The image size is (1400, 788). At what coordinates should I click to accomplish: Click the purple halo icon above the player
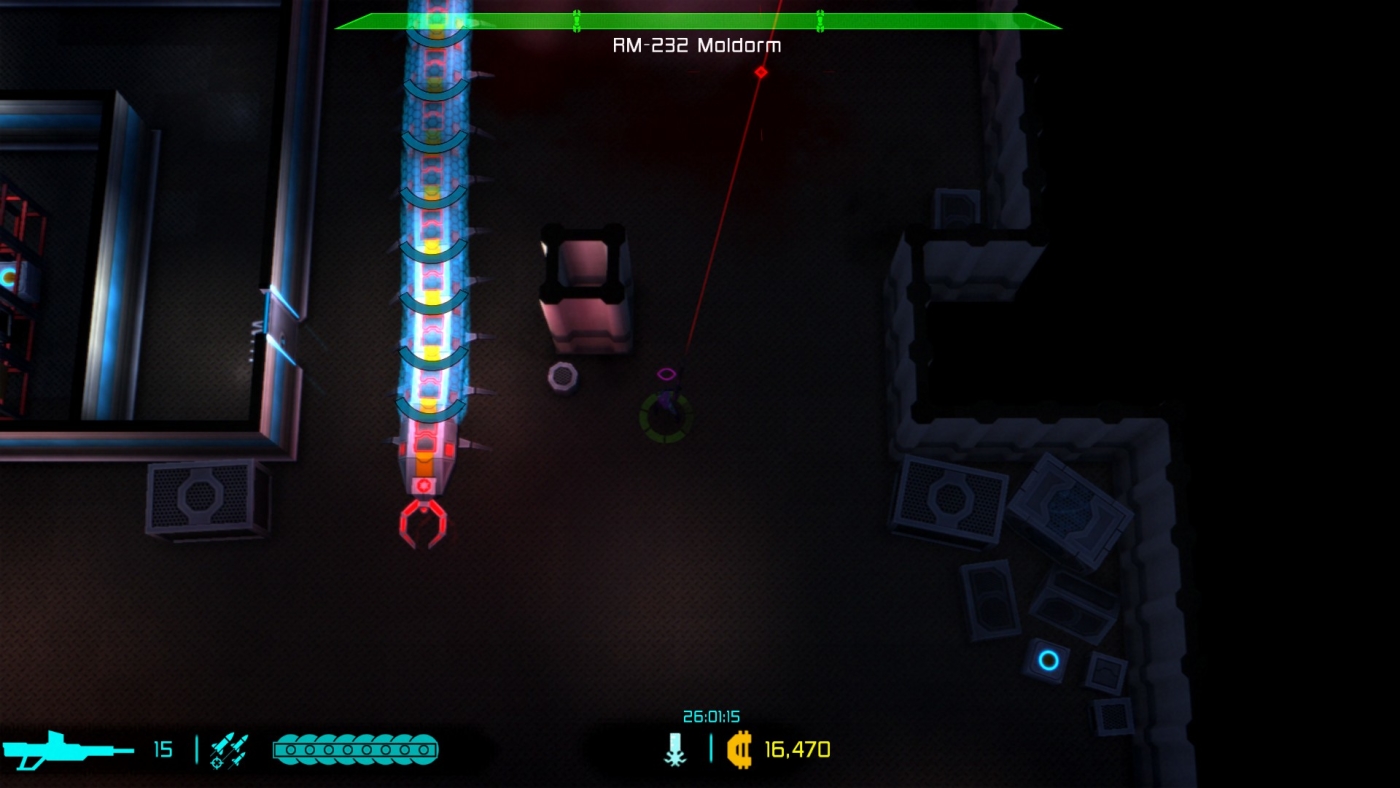point(668,372)
